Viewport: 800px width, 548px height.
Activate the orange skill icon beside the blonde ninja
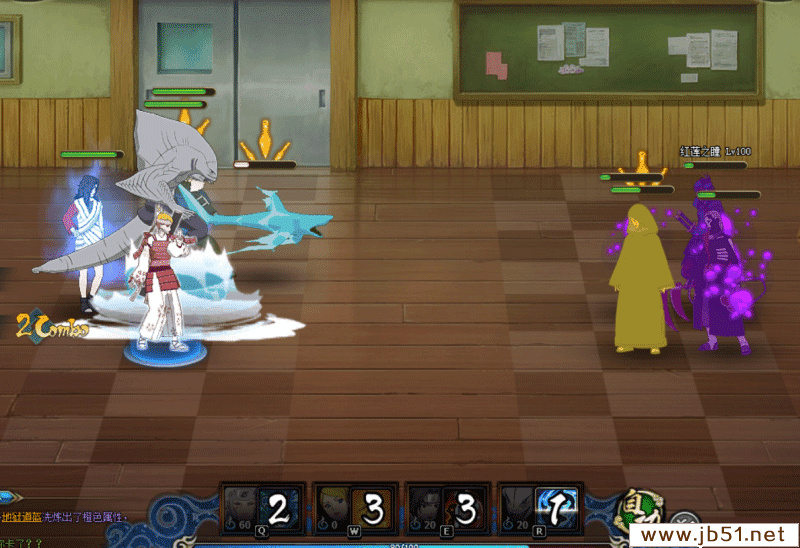tap(372, 509)
